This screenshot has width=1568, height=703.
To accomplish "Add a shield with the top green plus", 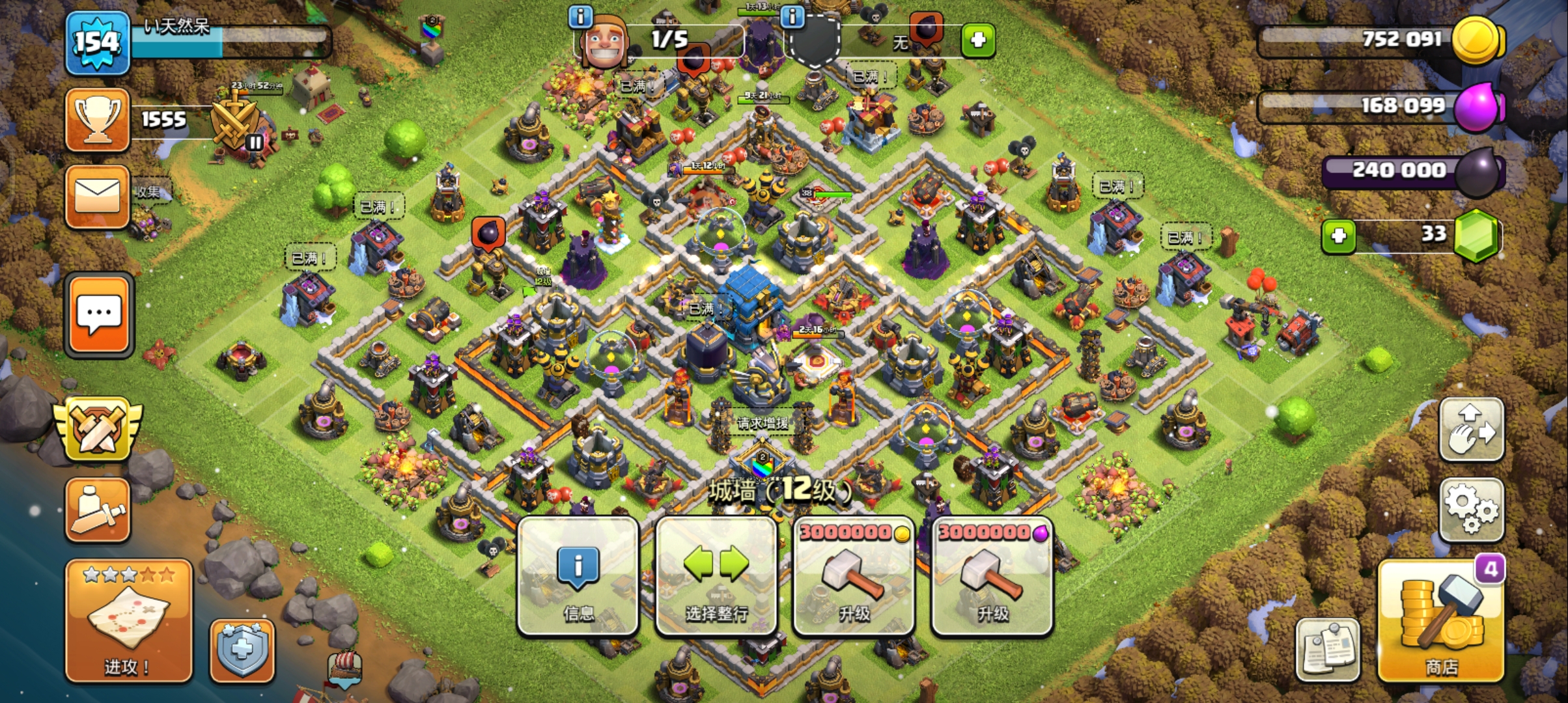I will (977, 40).
